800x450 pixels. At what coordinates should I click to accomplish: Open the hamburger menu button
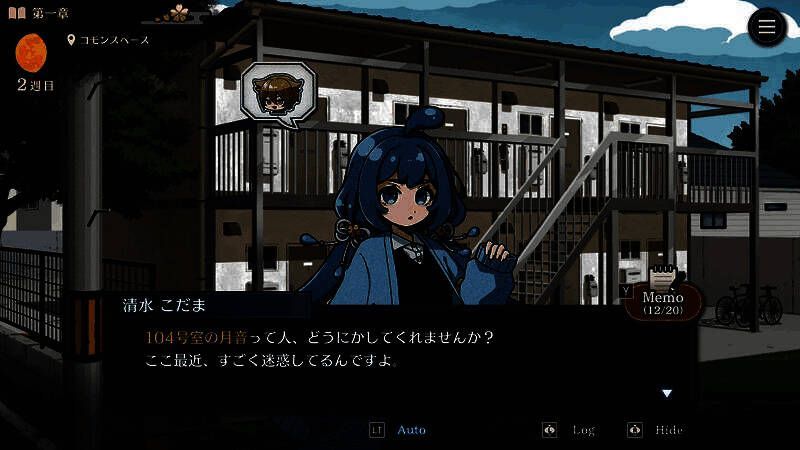[767, 27]
